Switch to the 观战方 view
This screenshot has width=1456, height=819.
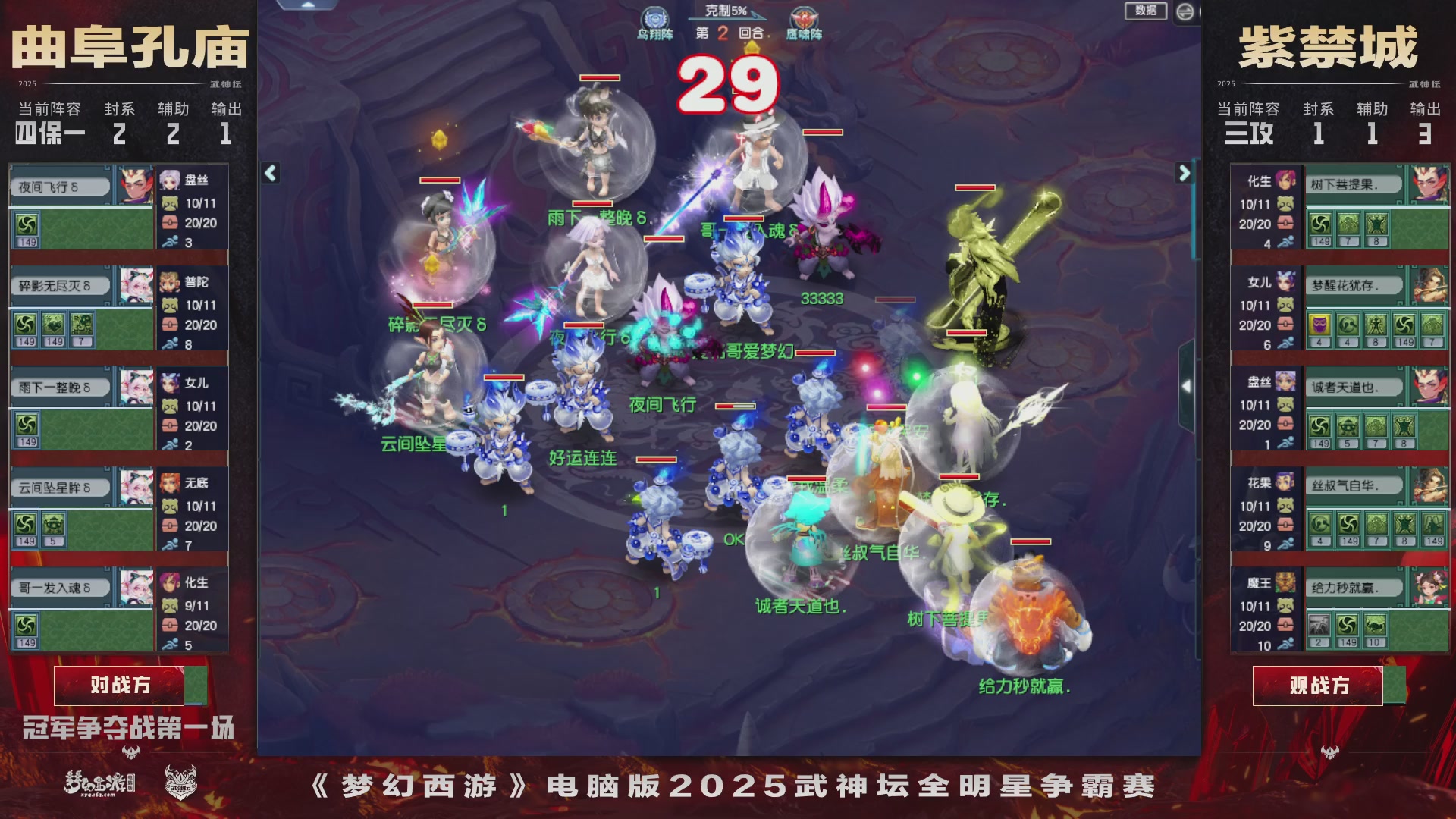1319,685
